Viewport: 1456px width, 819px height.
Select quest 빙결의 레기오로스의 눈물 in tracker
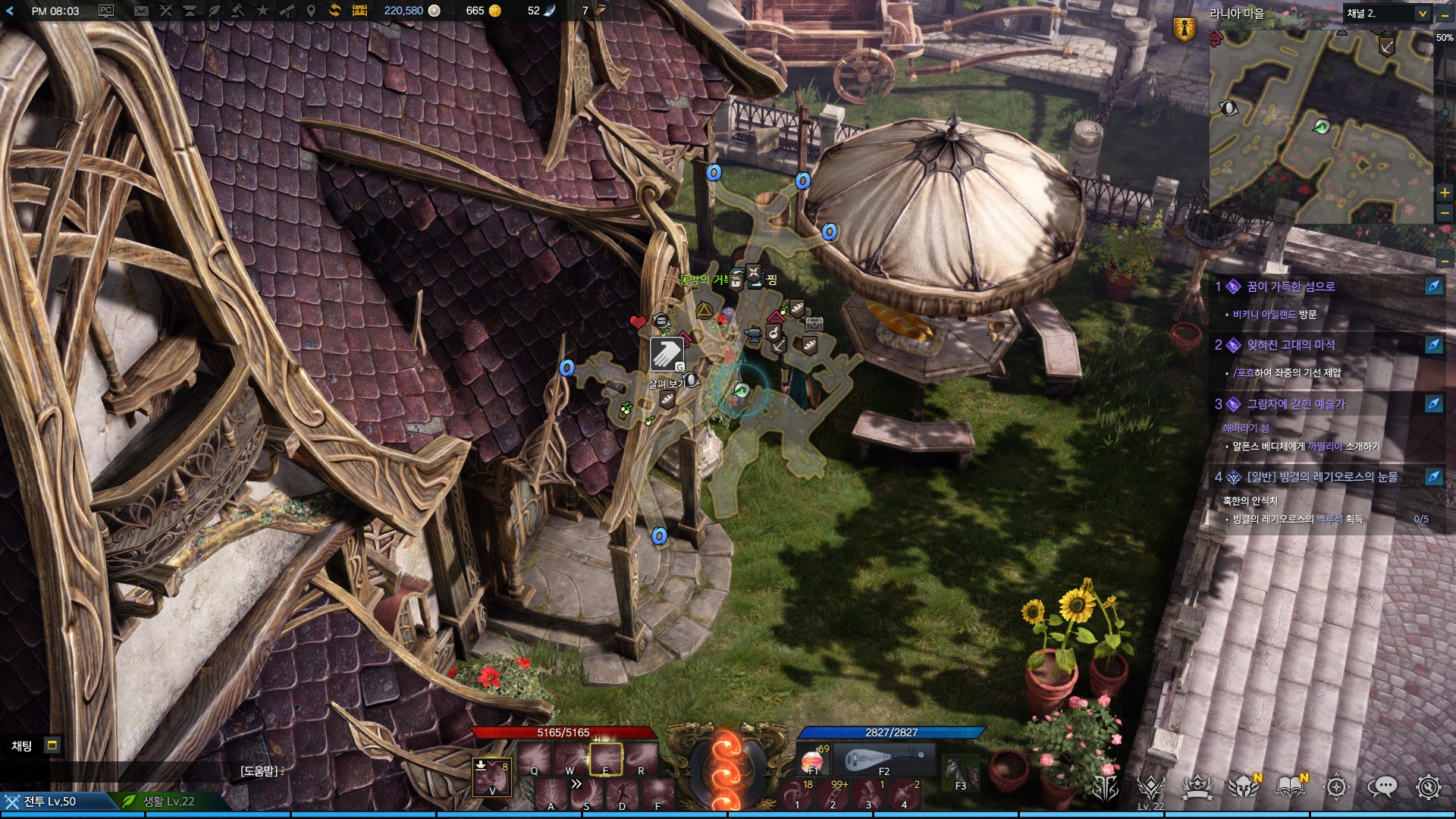[1322, 477]
